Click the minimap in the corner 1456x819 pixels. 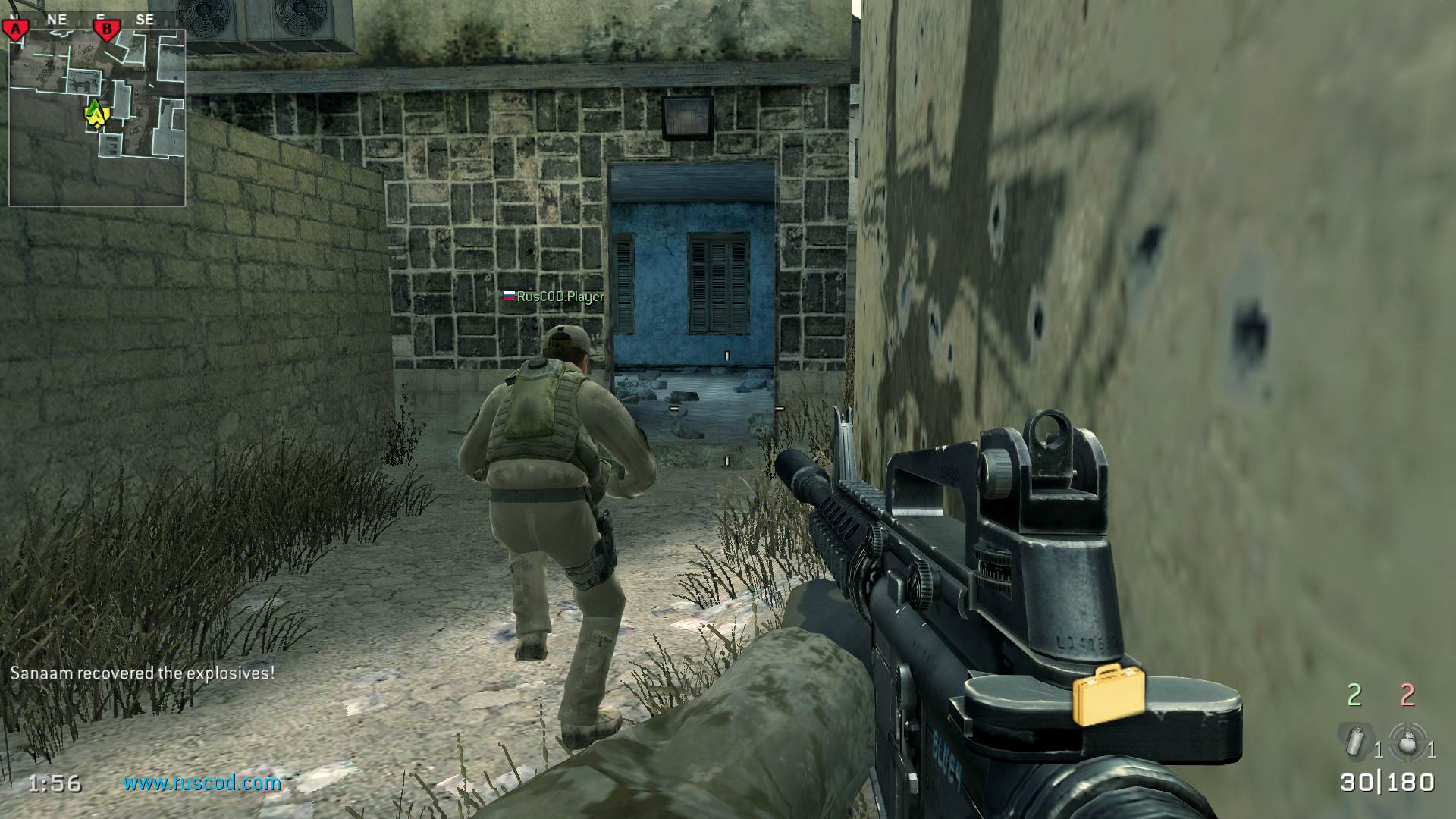tap(97, 118)
